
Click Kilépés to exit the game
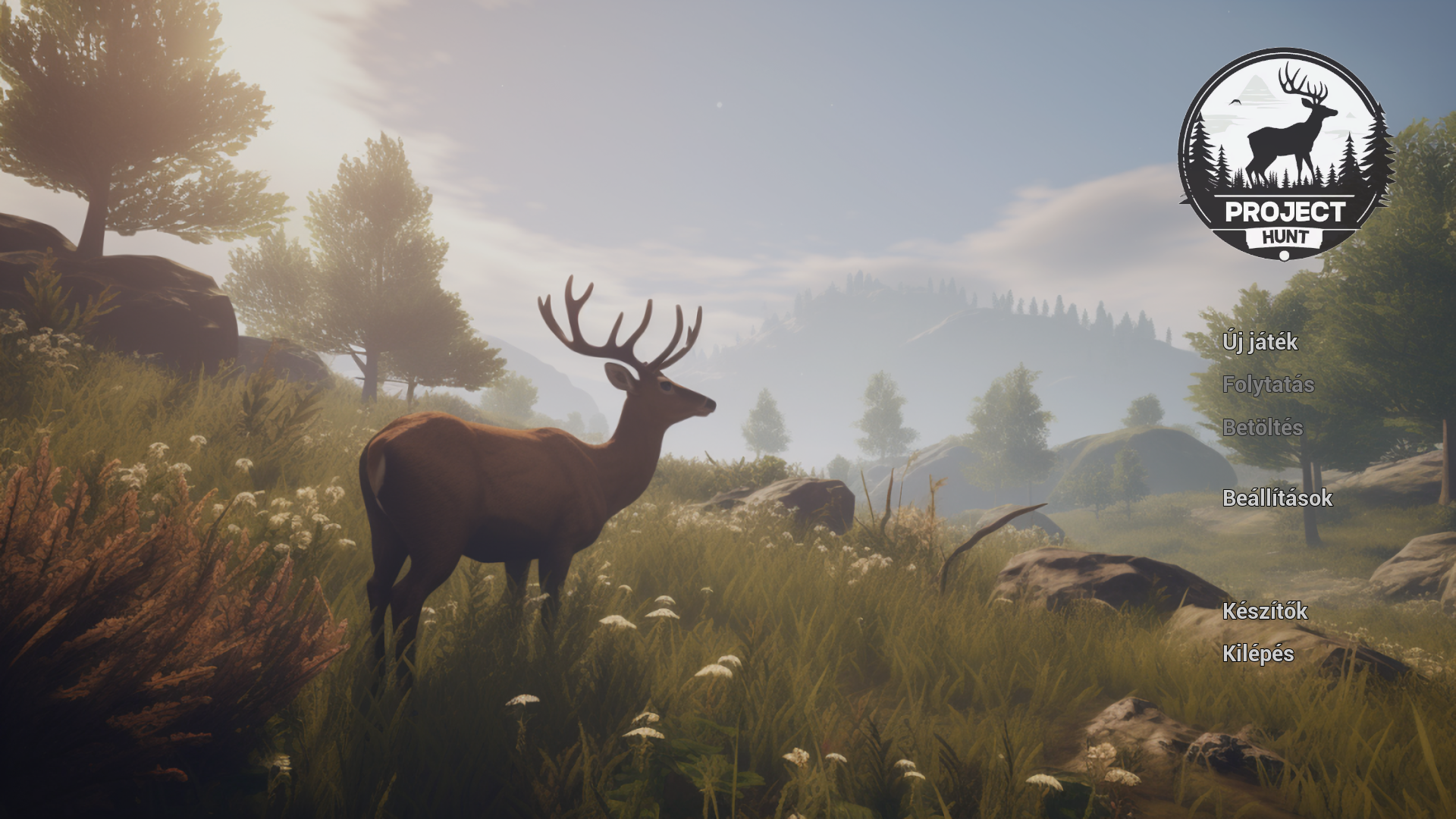(1258, 654)
